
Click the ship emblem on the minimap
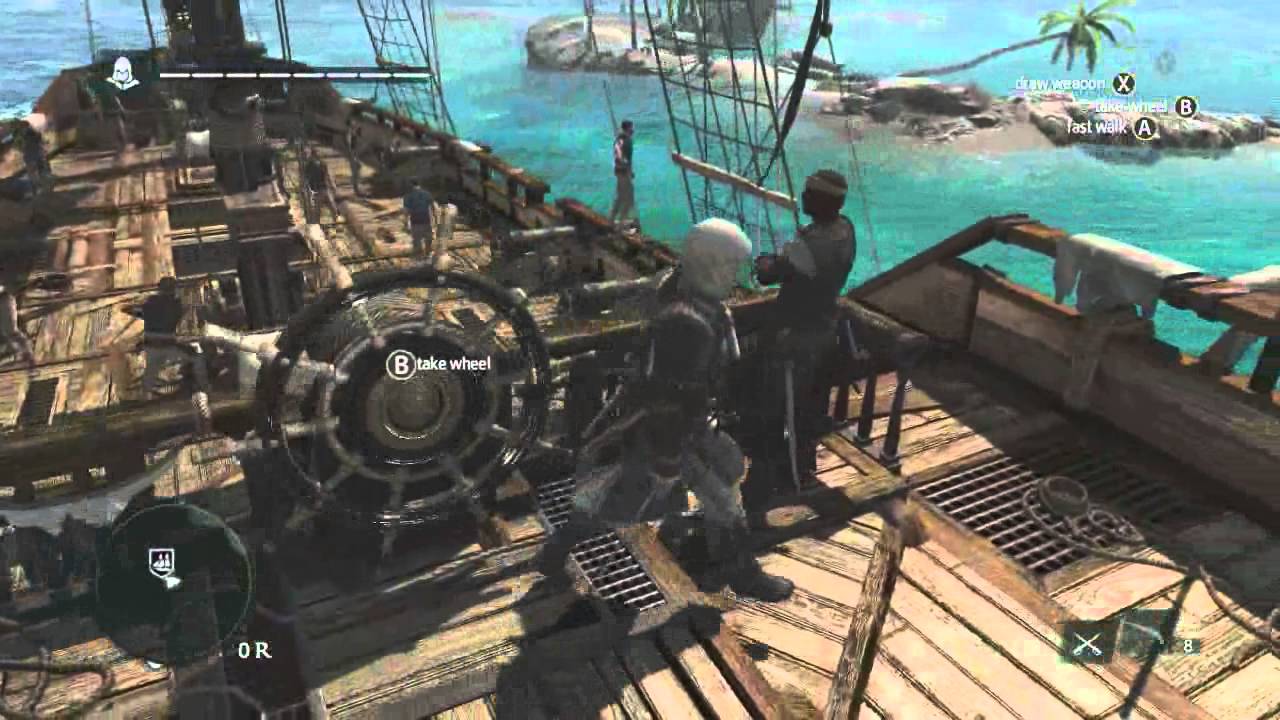(161, 560)
